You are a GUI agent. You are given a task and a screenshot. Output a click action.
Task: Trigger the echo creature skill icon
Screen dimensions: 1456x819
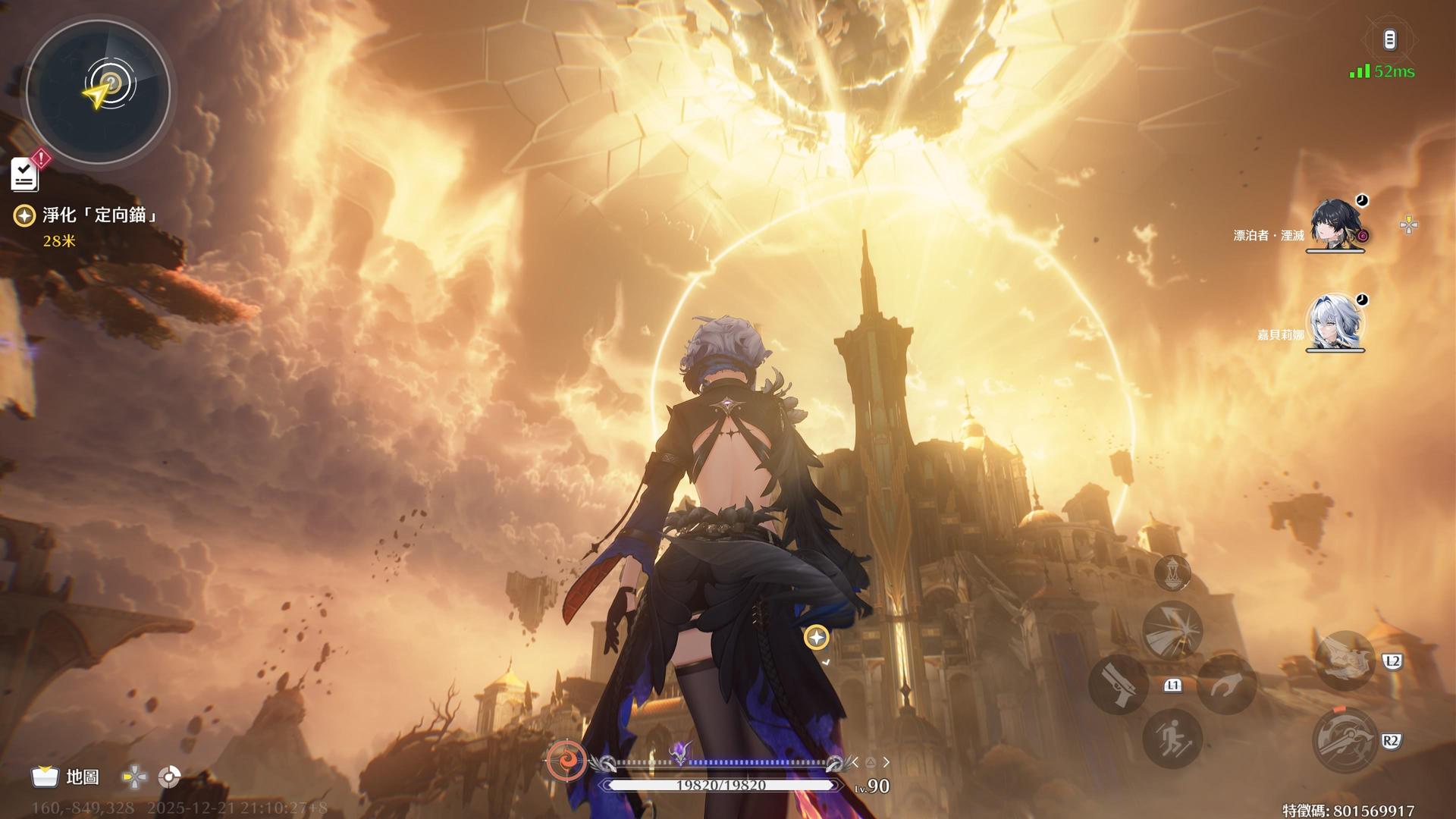[x=1345, y=661]
